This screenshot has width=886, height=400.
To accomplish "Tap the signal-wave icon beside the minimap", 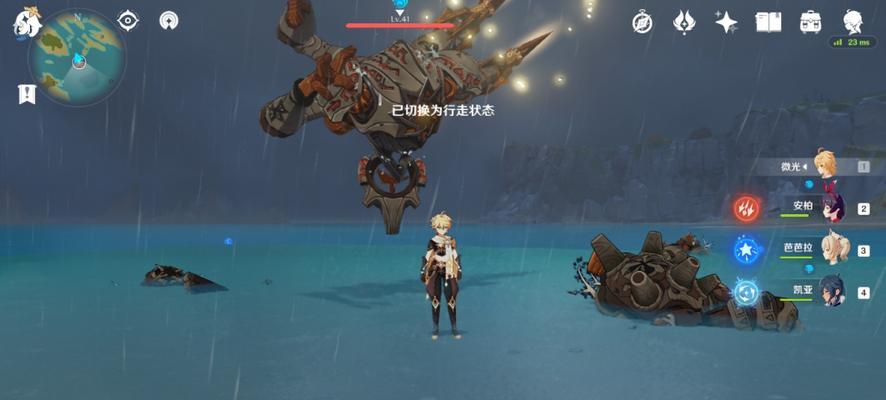I will tap(169, 20).
